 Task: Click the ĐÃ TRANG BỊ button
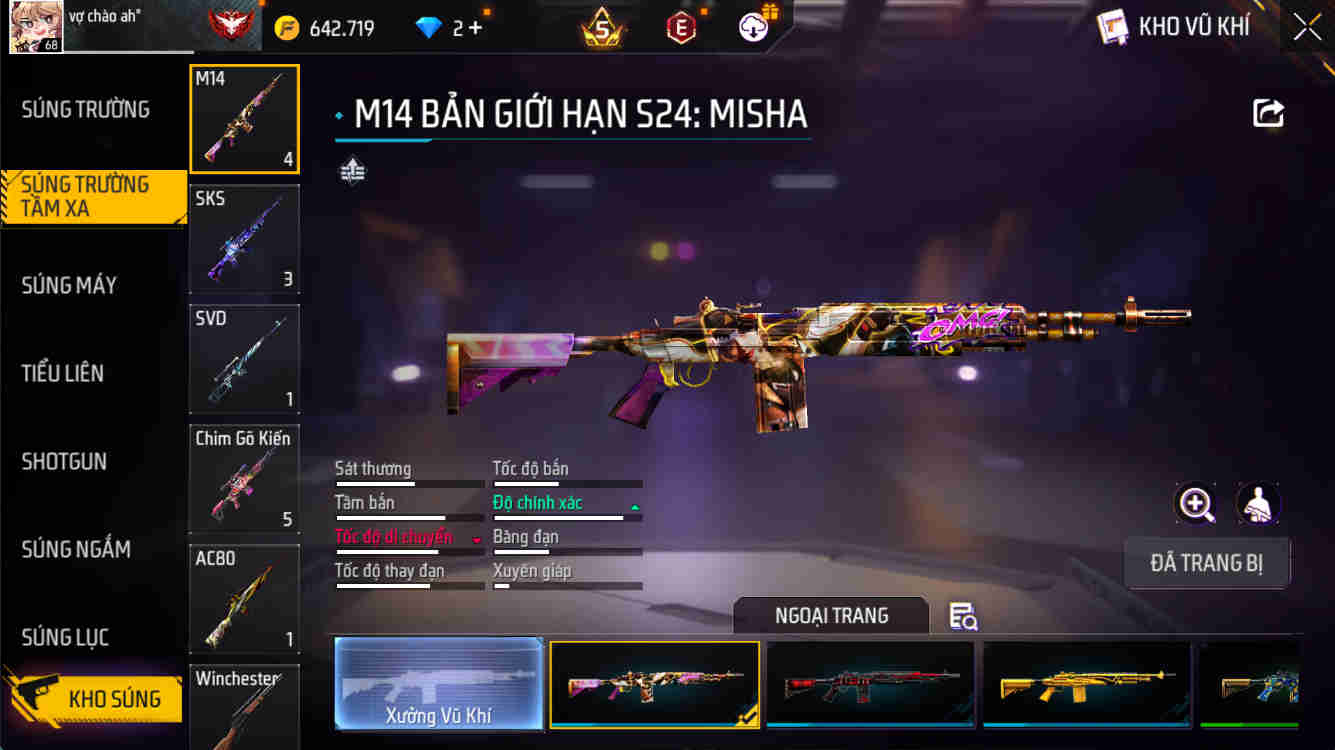(x=1207, y=563)
